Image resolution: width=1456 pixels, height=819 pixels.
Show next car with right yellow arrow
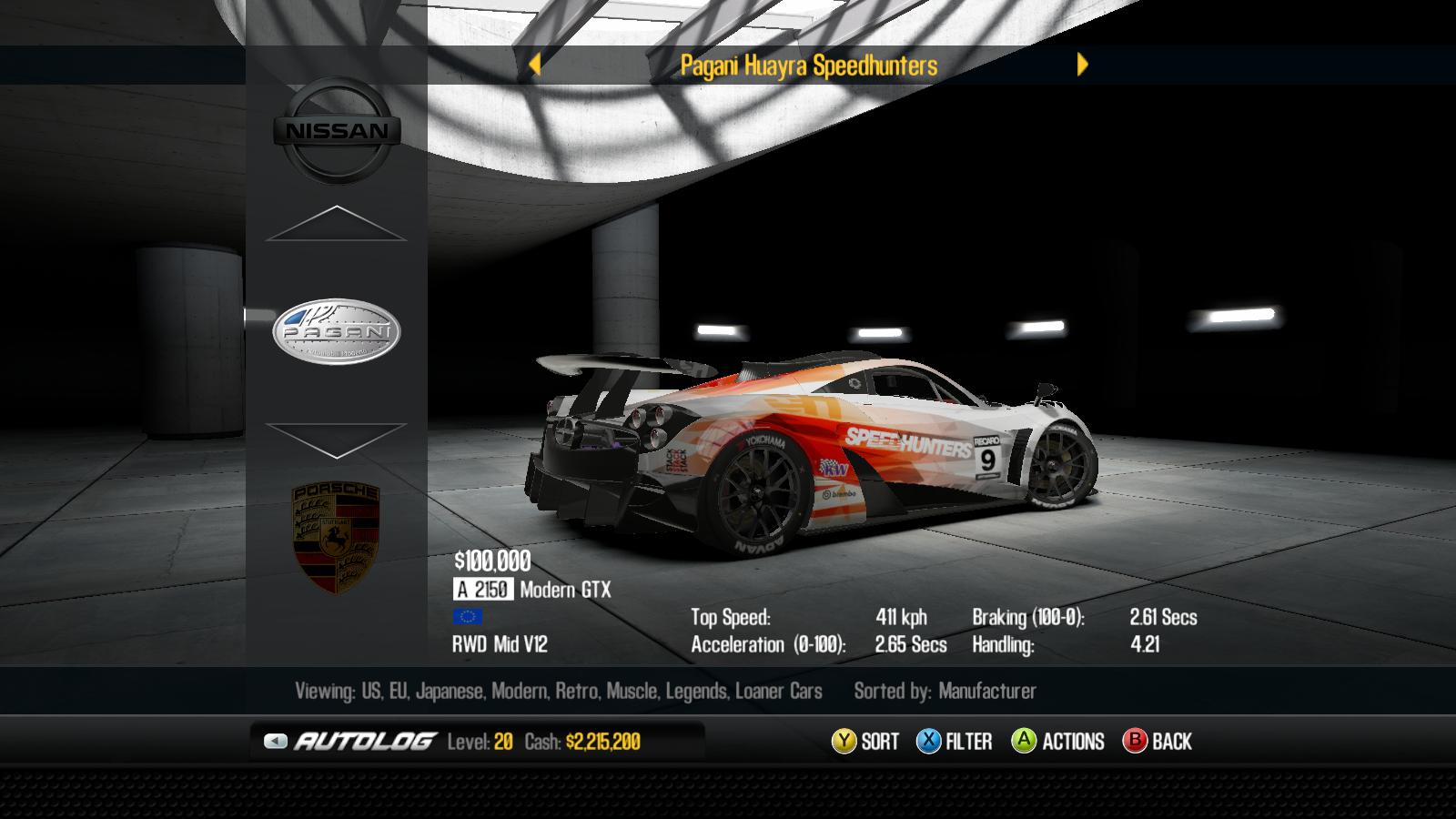pos(1082,65)
